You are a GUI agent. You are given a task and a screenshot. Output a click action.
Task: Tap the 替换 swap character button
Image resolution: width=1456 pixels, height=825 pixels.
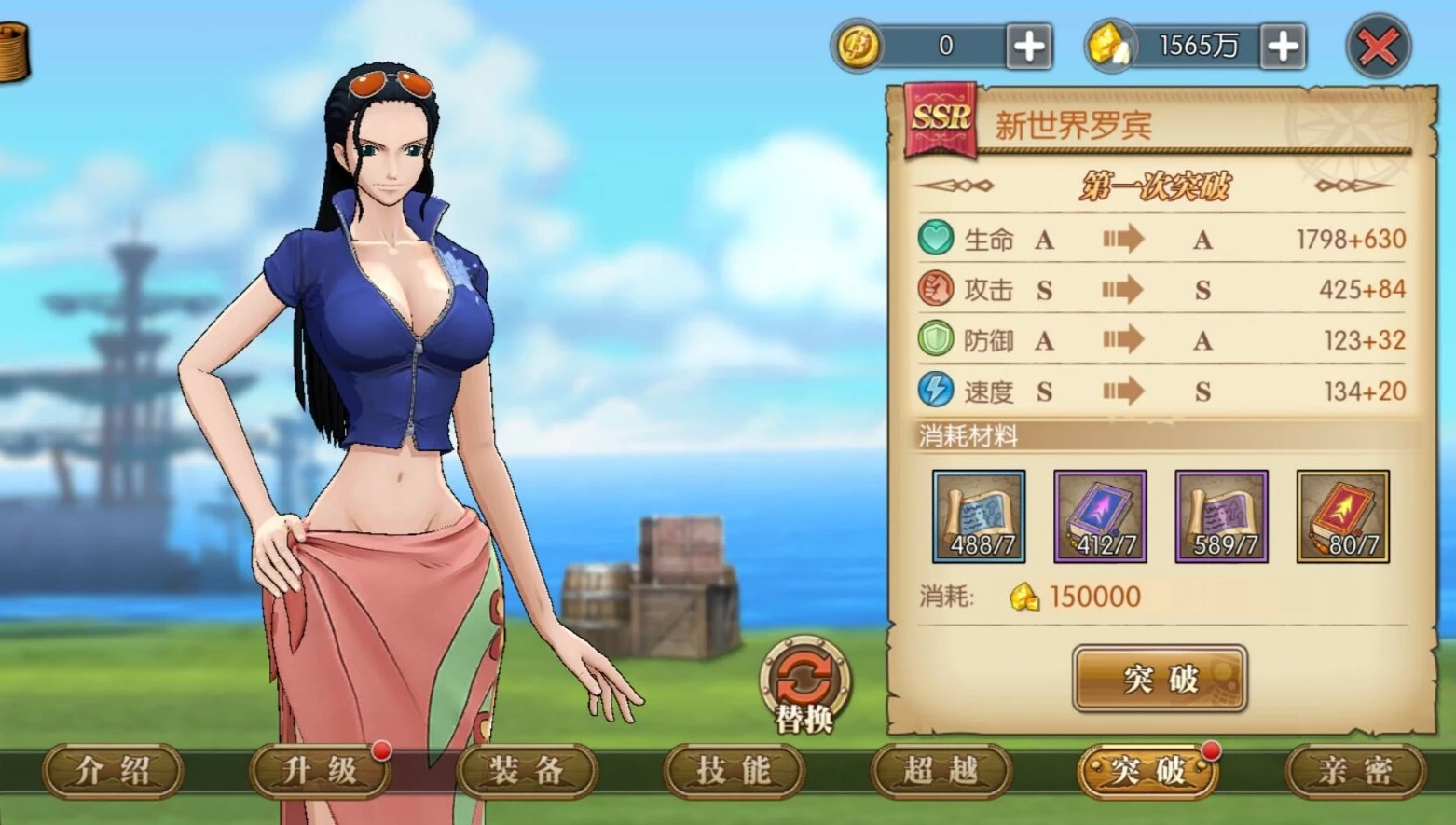804,687
